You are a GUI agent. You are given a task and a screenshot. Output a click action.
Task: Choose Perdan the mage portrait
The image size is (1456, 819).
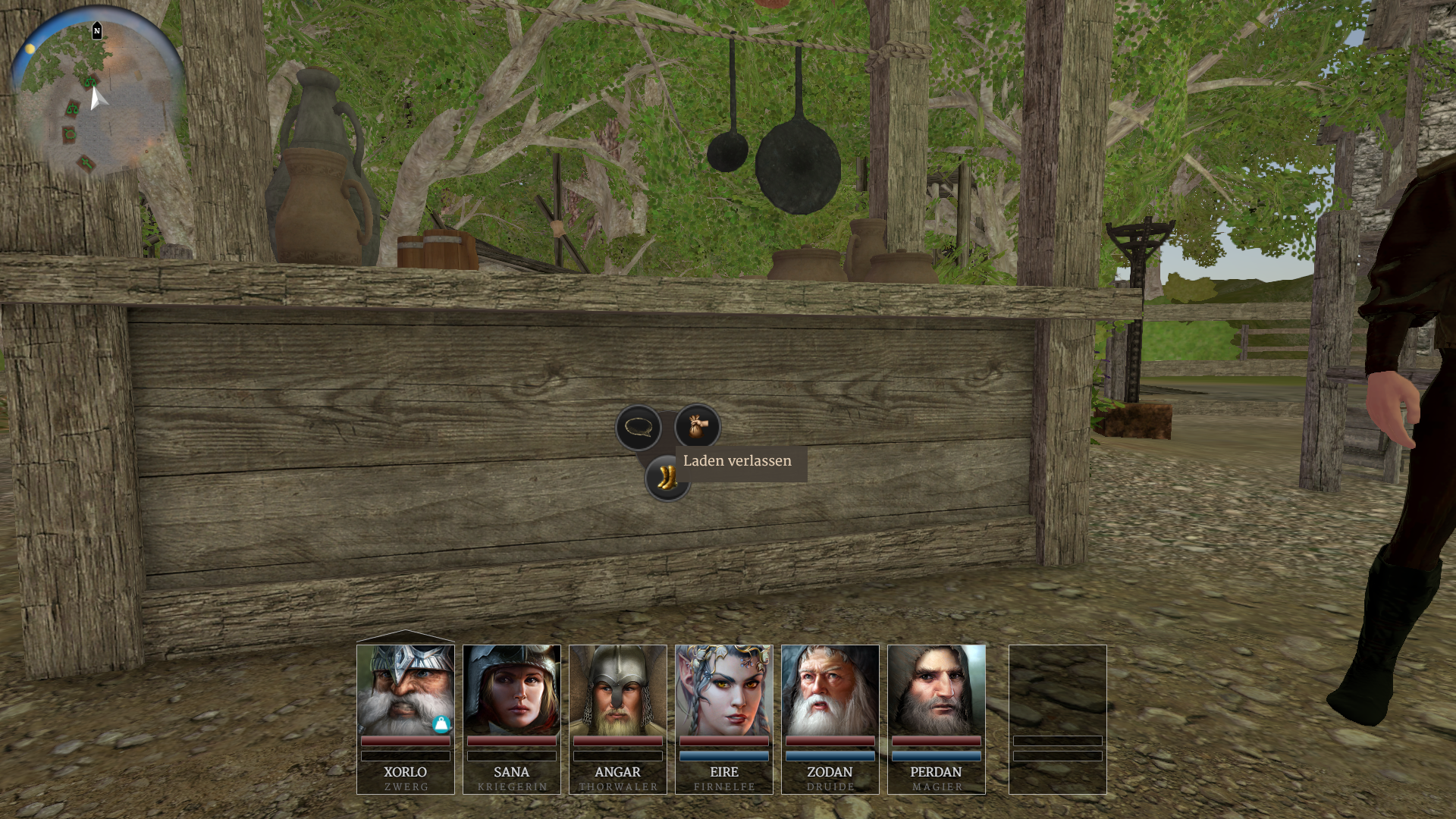[936, 690]
